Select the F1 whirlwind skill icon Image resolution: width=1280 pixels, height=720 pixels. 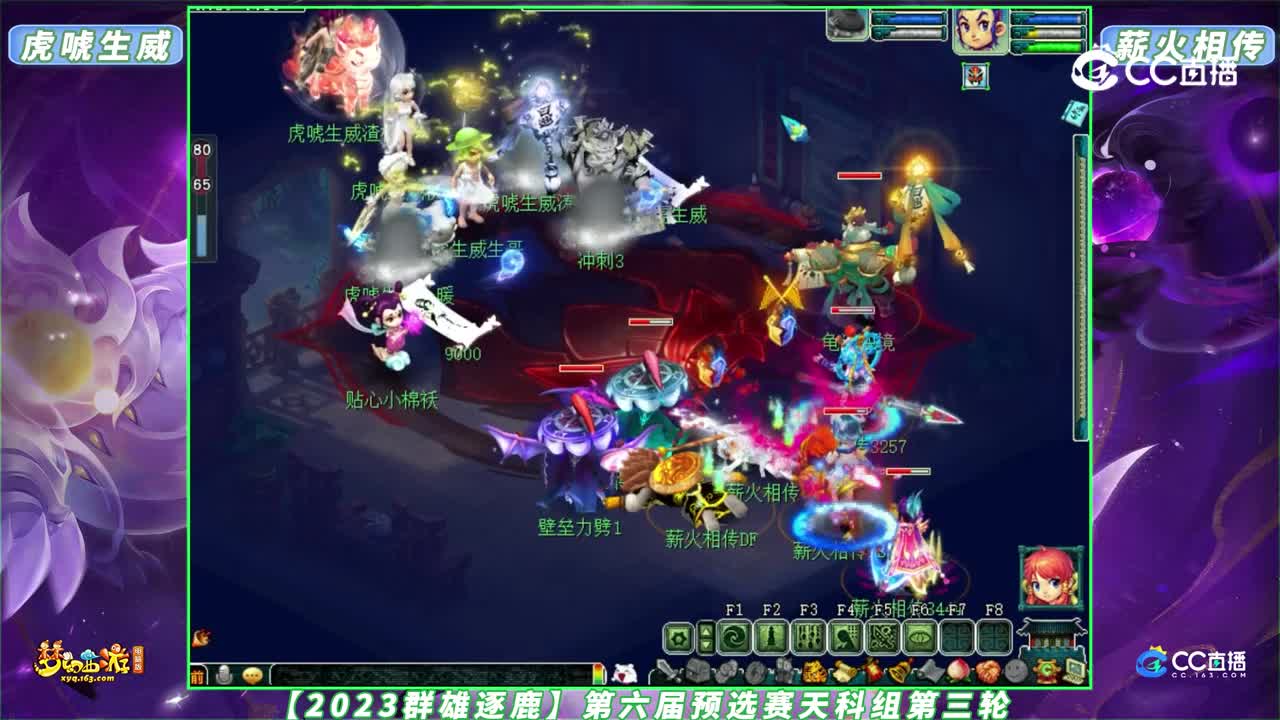(736, 636)
